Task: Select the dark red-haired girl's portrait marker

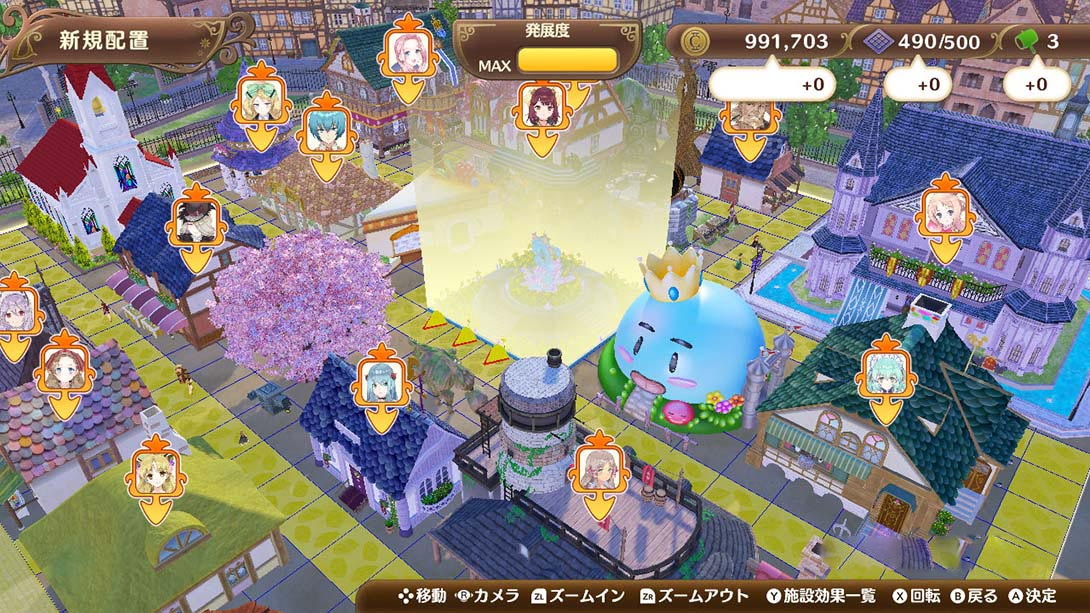Action: coord(543,107)
